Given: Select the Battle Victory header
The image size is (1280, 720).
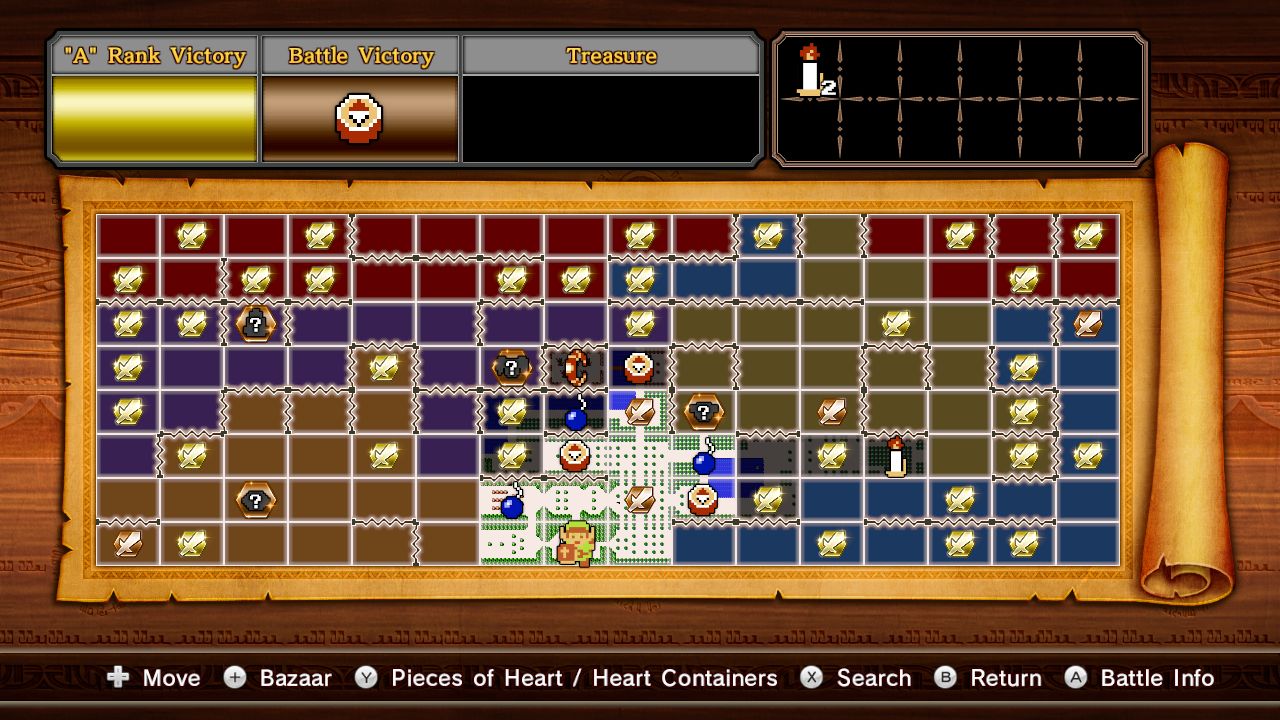Looking at the screenshot, I should click(x=360, y=56).
